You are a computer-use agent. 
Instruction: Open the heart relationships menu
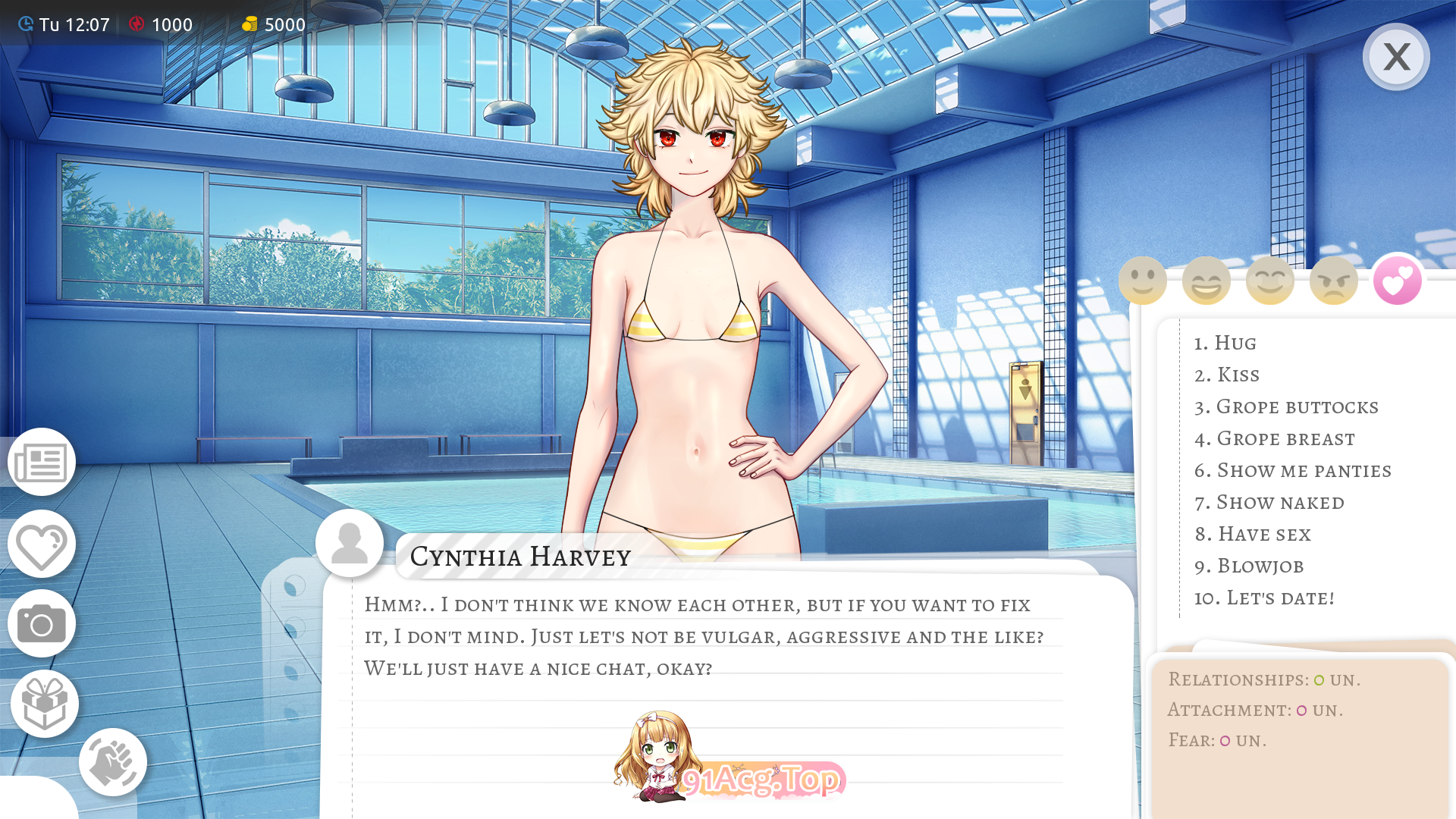pos(42,544)
